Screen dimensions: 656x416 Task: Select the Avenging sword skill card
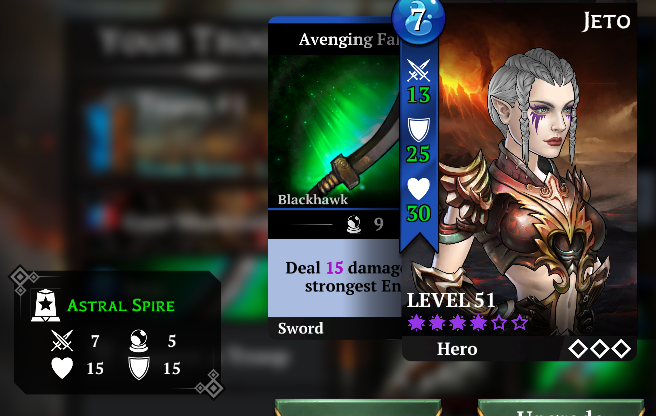pos(333,180)
